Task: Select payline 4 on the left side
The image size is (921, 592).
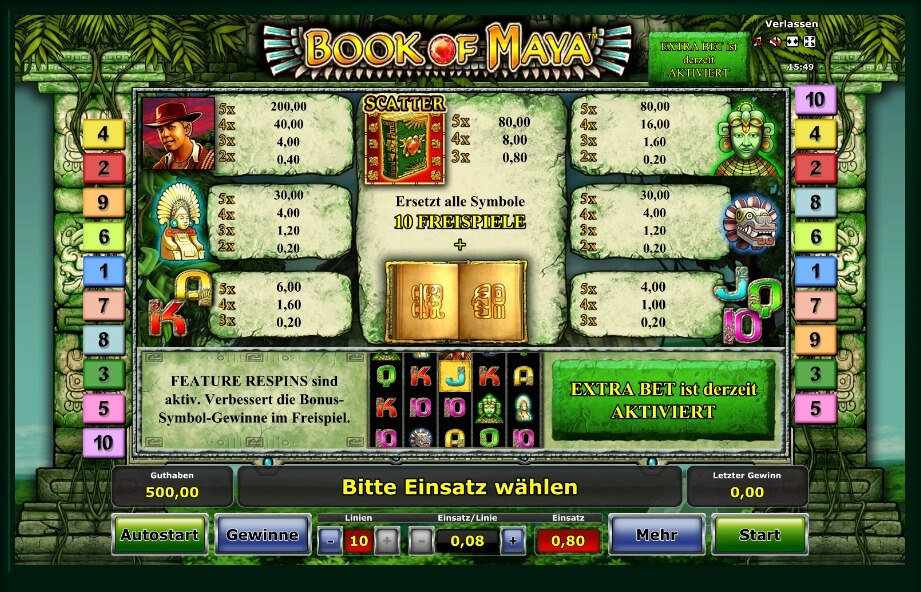Action: tap(104, 133)
